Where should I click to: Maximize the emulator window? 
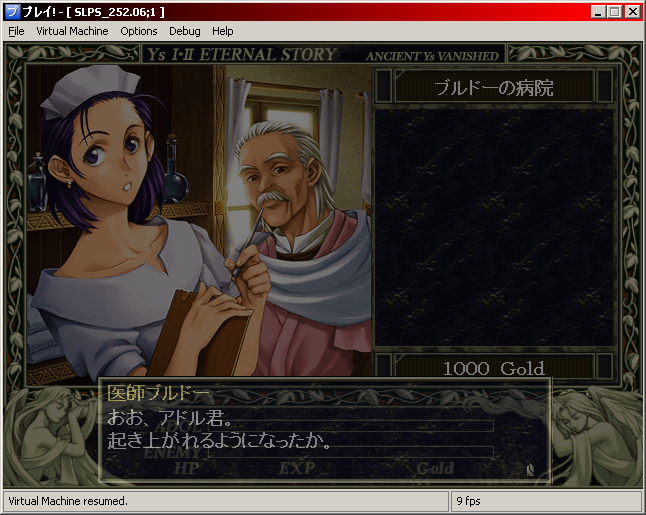[614, 11]
